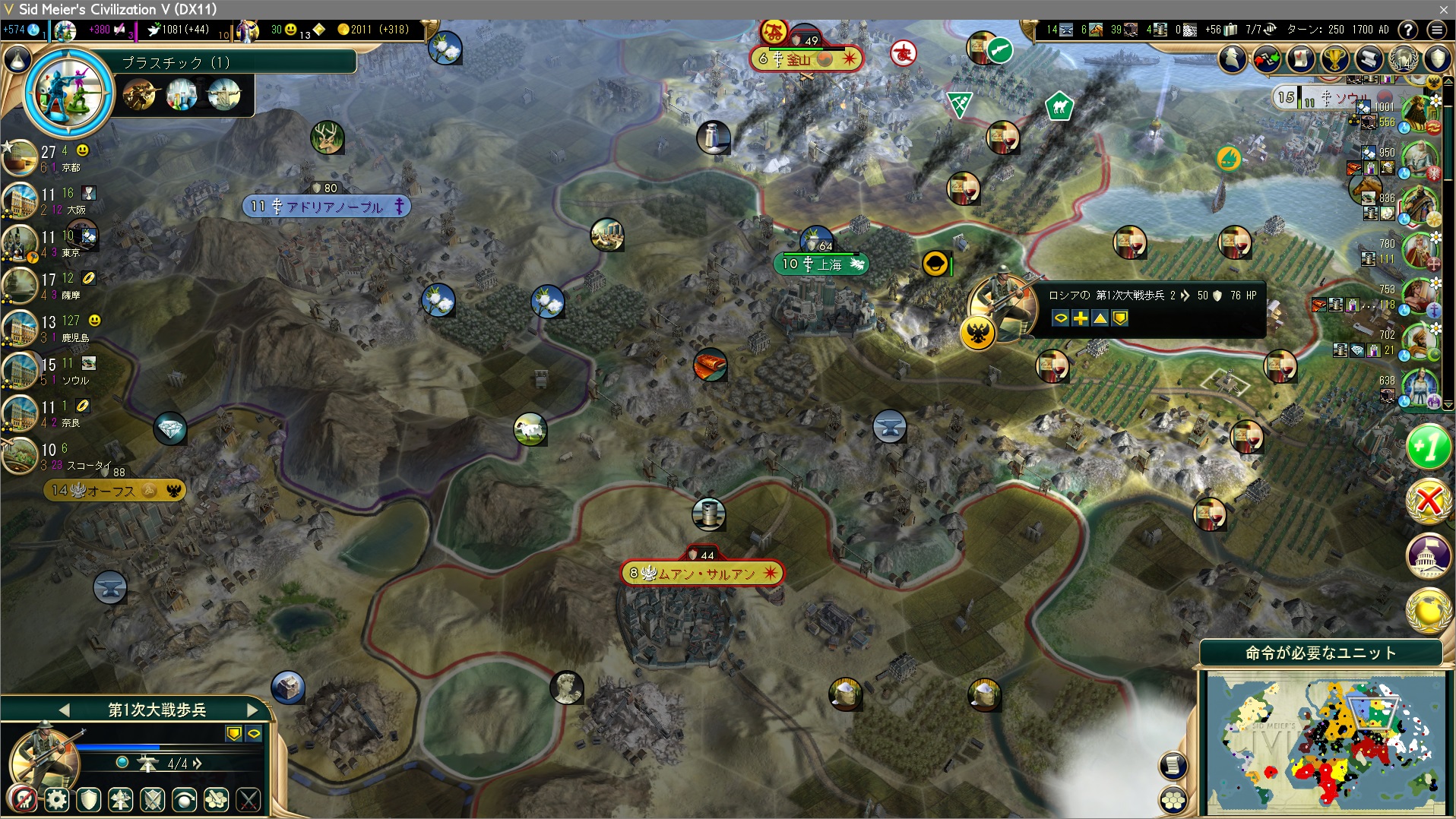Screen dimensions: 1456x819
Task: Toggle the hex grid map options button
Action: click(x=1173, y=799)
